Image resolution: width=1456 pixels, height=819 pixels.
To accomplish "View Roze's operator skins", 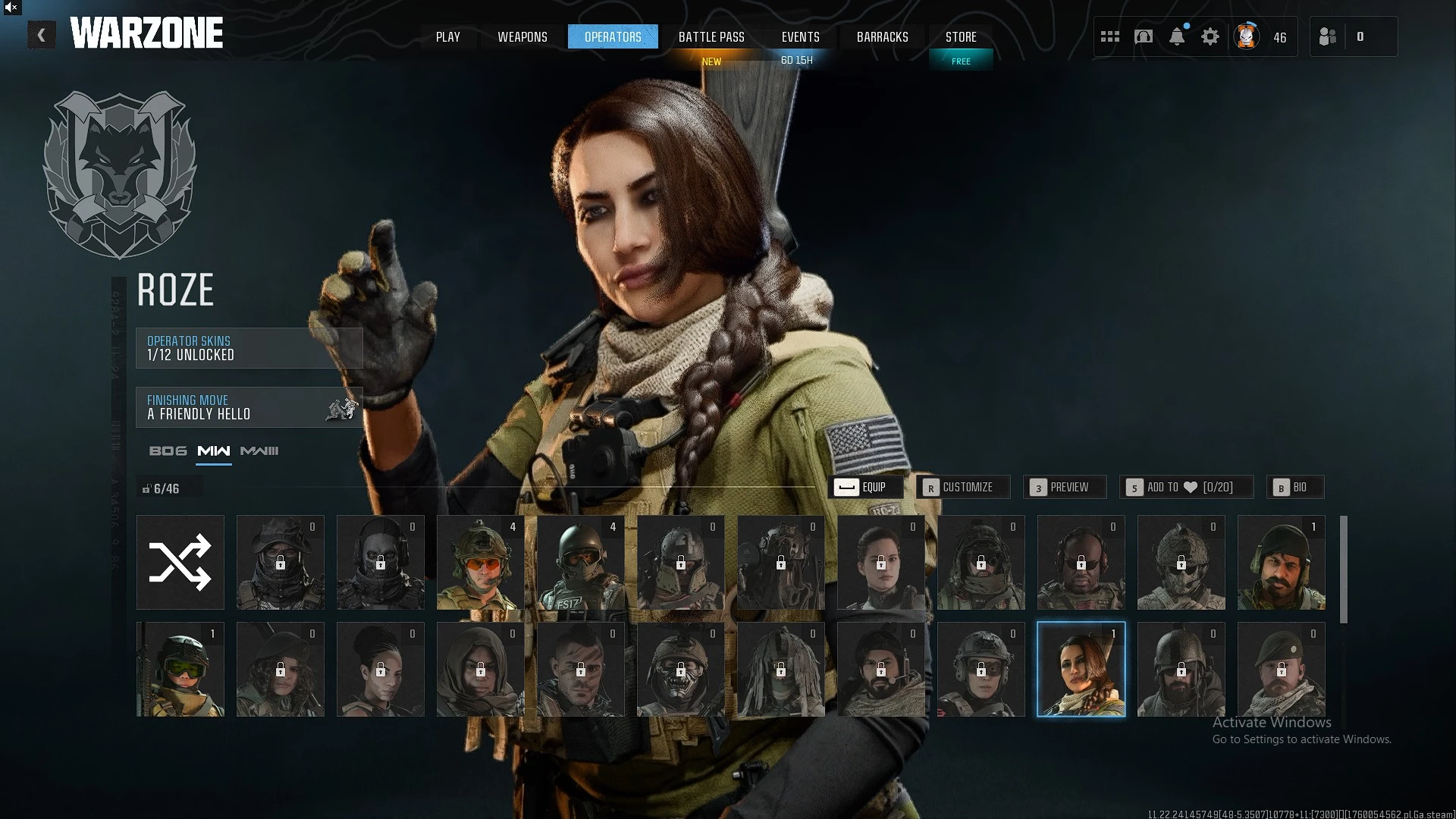I will click(x=249, y=348).
